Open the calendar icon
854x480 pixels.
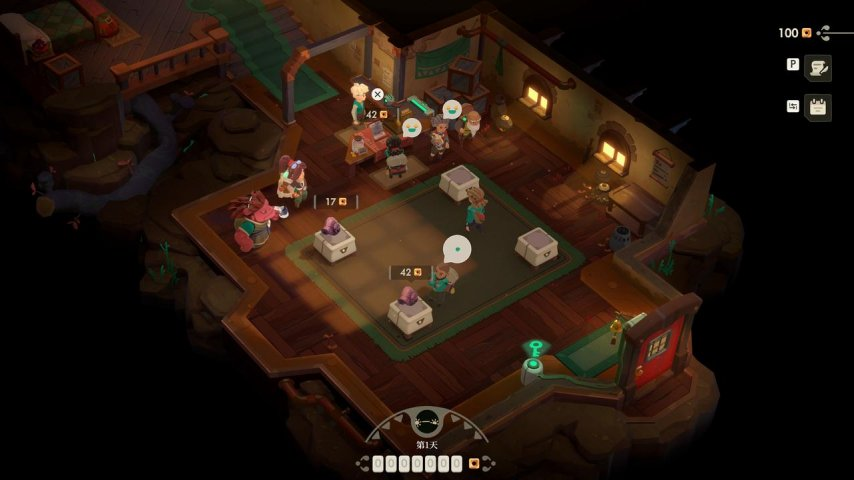[818, 107]
